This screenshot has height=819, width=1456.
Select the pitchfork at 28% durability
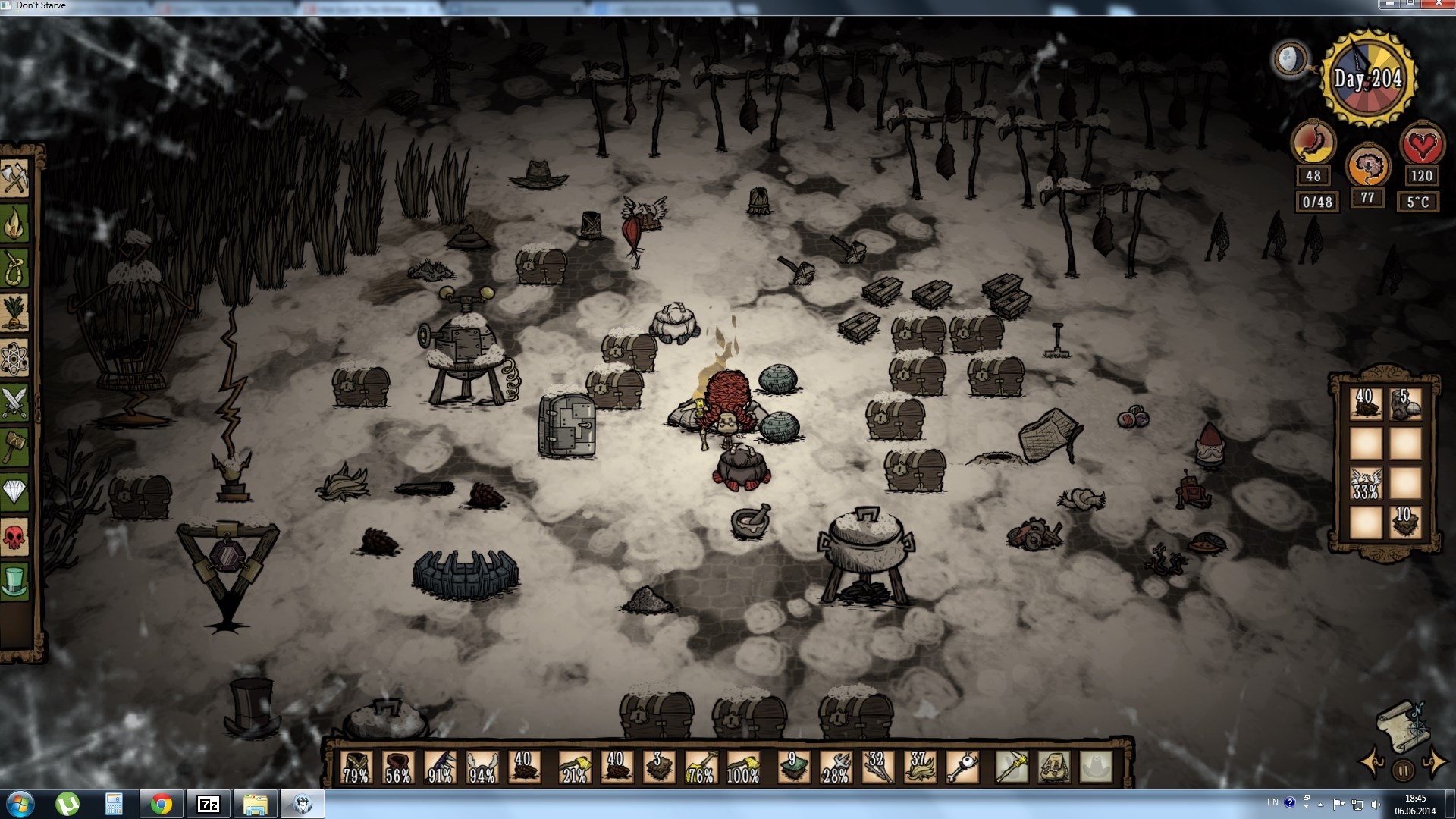click(x=836, y=767)
